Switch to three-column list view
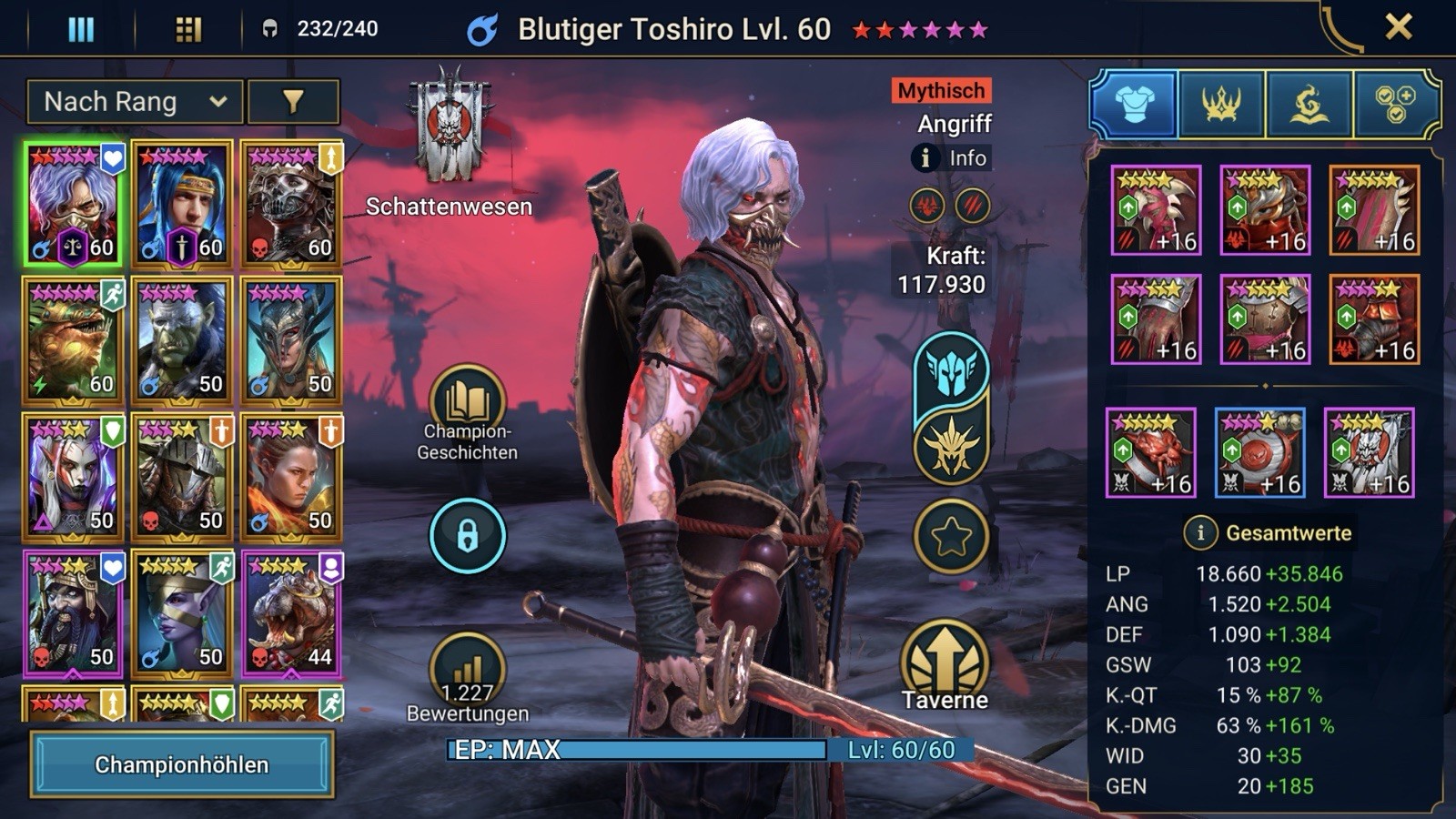The width and height of the screenshot is (1456, 819). (x=81, y=29)
